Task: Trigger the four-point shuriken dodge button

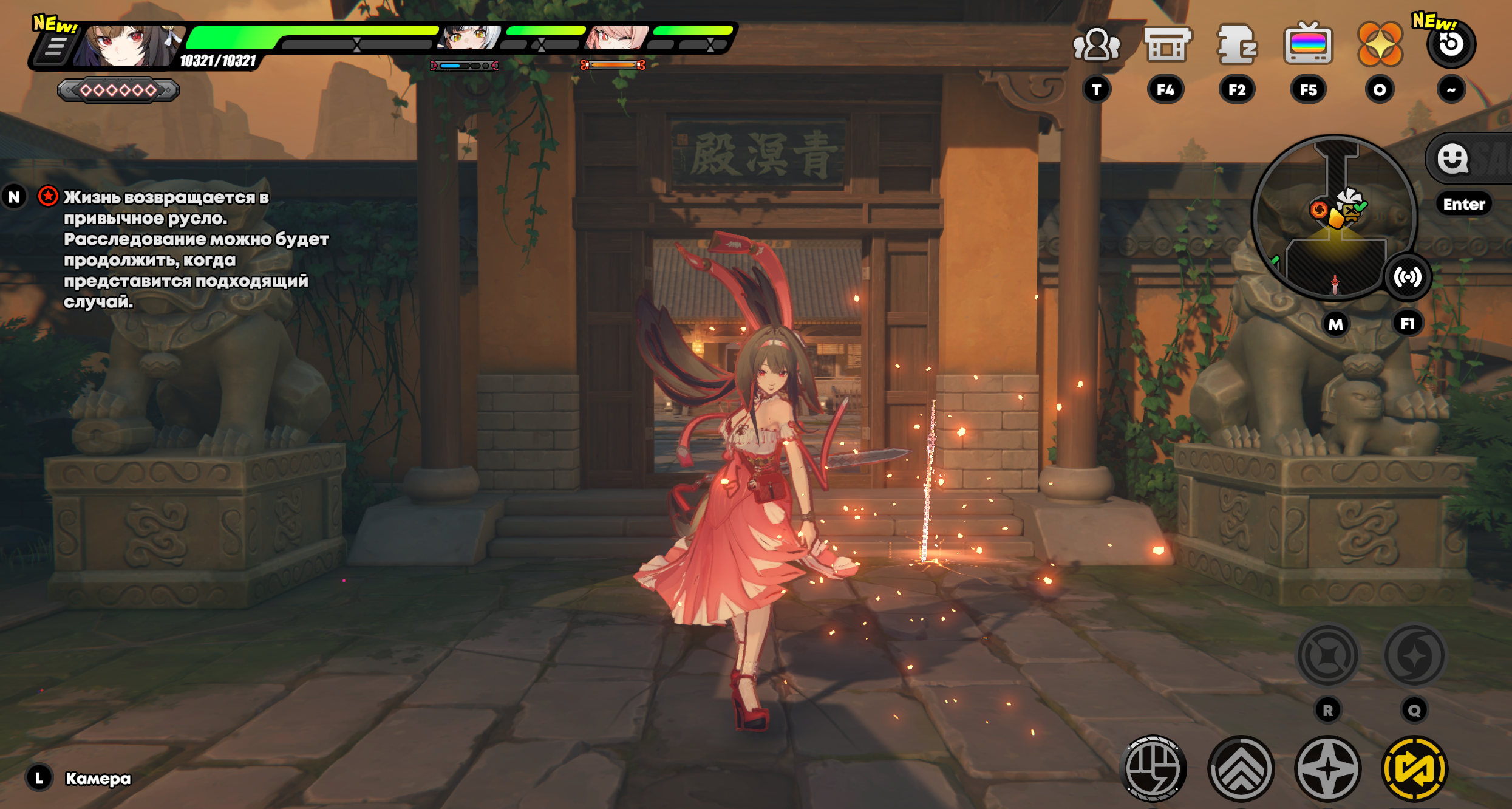Action: point(1328,768)
